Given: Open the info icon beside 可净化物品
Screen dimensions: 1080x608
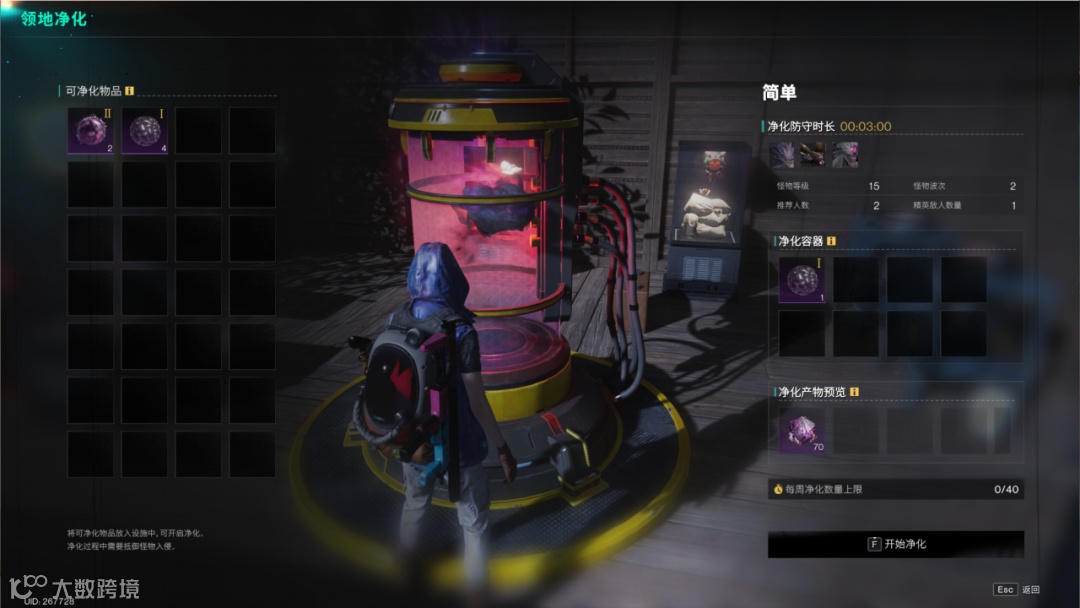Looking at the screenshot, I should [x=129, y=91].
